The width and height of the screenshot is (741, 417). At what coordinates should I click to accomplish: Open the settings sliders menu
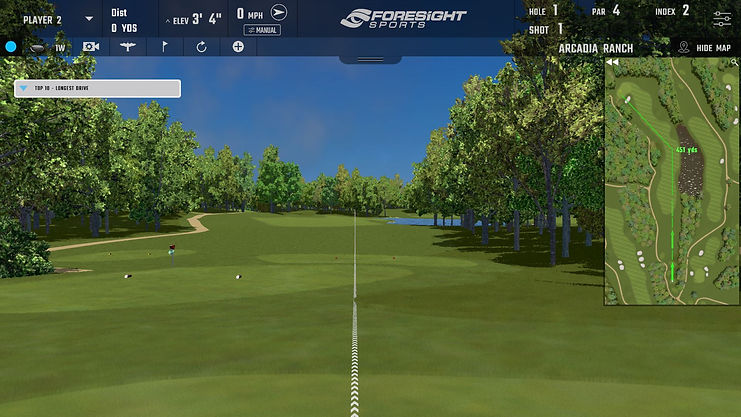(721, 18)
